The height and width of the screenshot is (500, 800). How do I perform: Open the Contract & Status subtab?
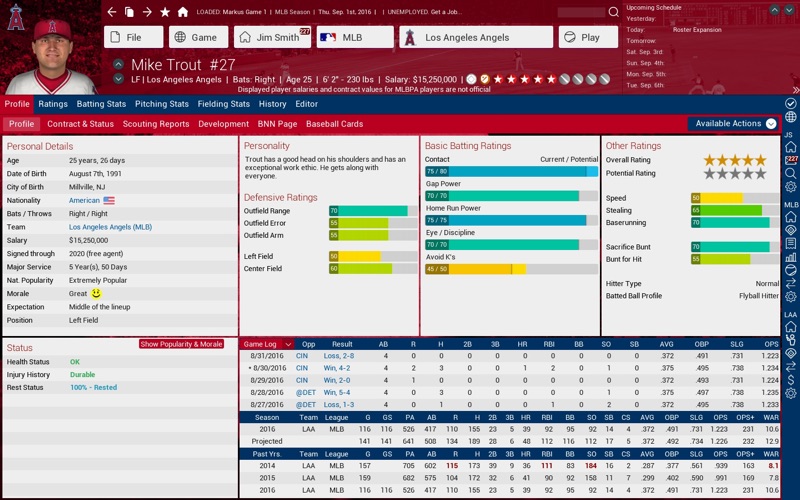(80, 124)
